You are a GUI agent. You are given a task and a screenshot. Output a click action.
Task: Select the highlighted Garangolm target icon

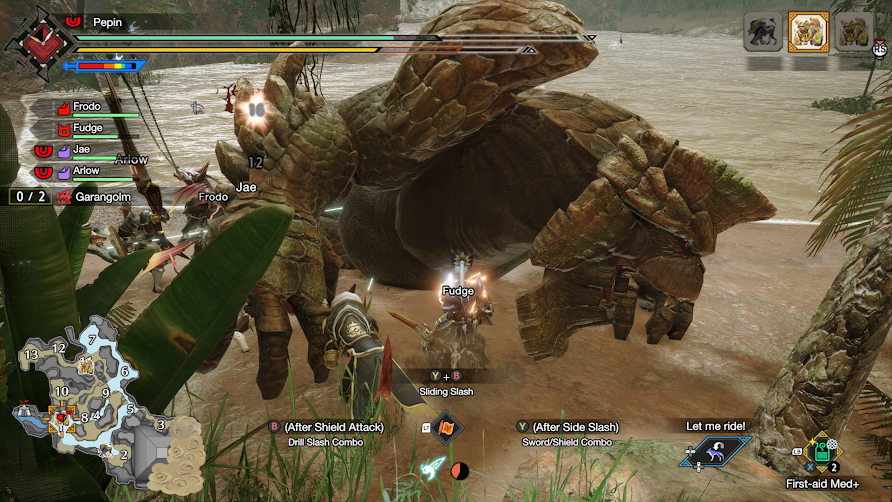coord(808,31)
